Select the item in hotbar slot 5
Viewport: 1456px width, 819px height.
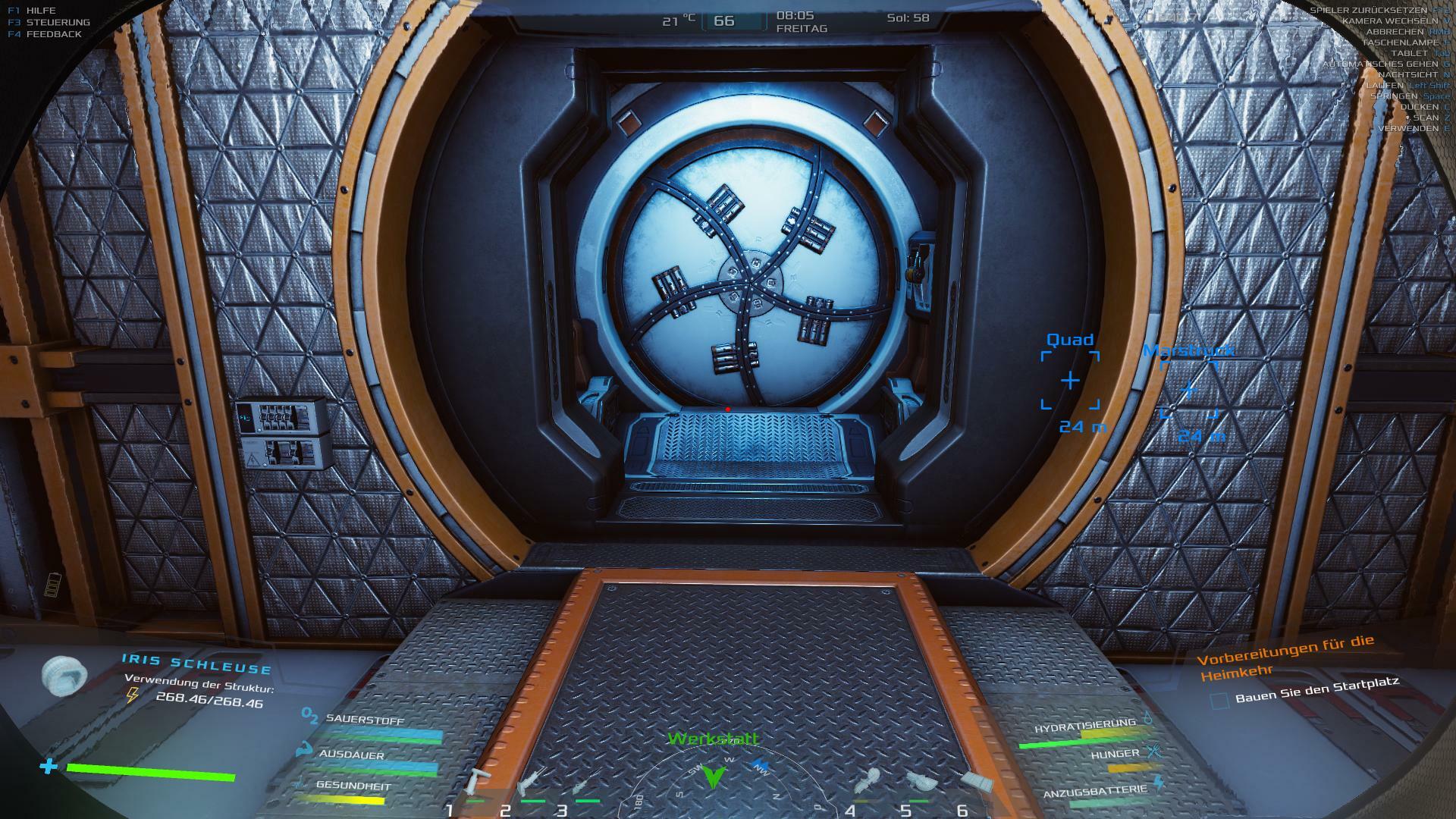(920, 781)
